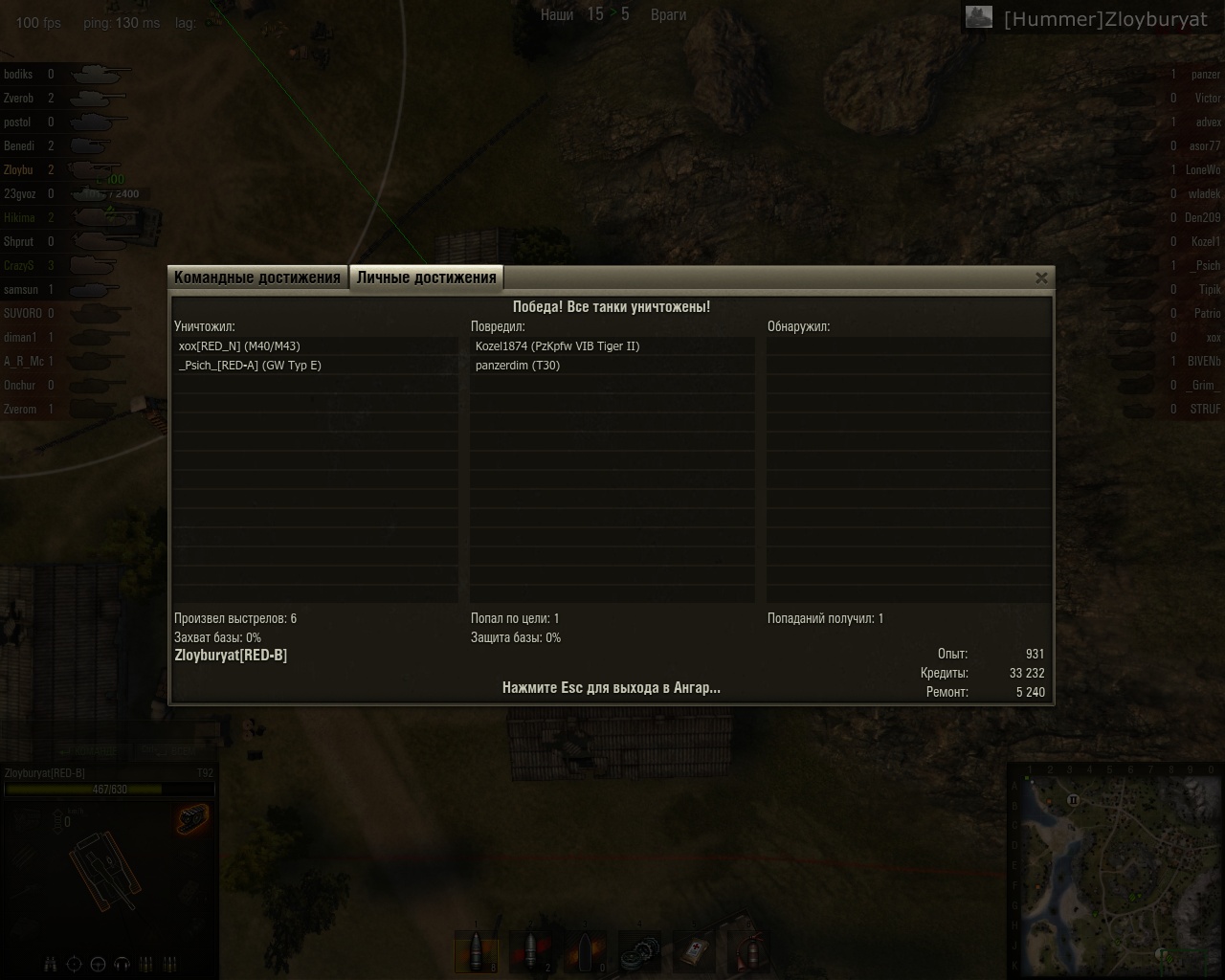Click CrazyS in the allied player list
The image size is (1225, 980).
[x=19, y=266]
